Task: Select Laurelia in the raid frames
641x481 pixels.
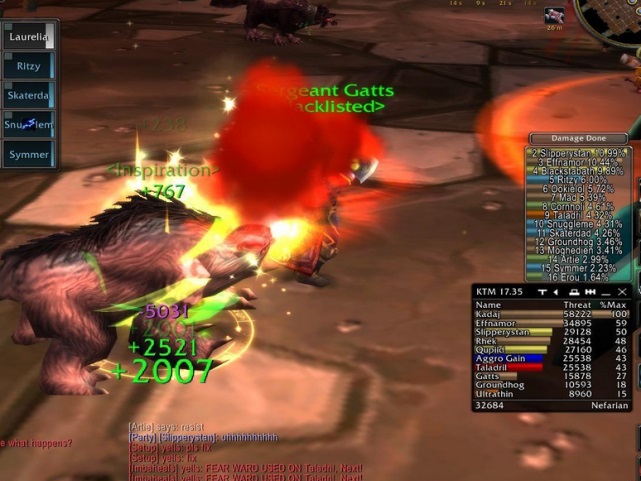Action: [x=27, y=37]
